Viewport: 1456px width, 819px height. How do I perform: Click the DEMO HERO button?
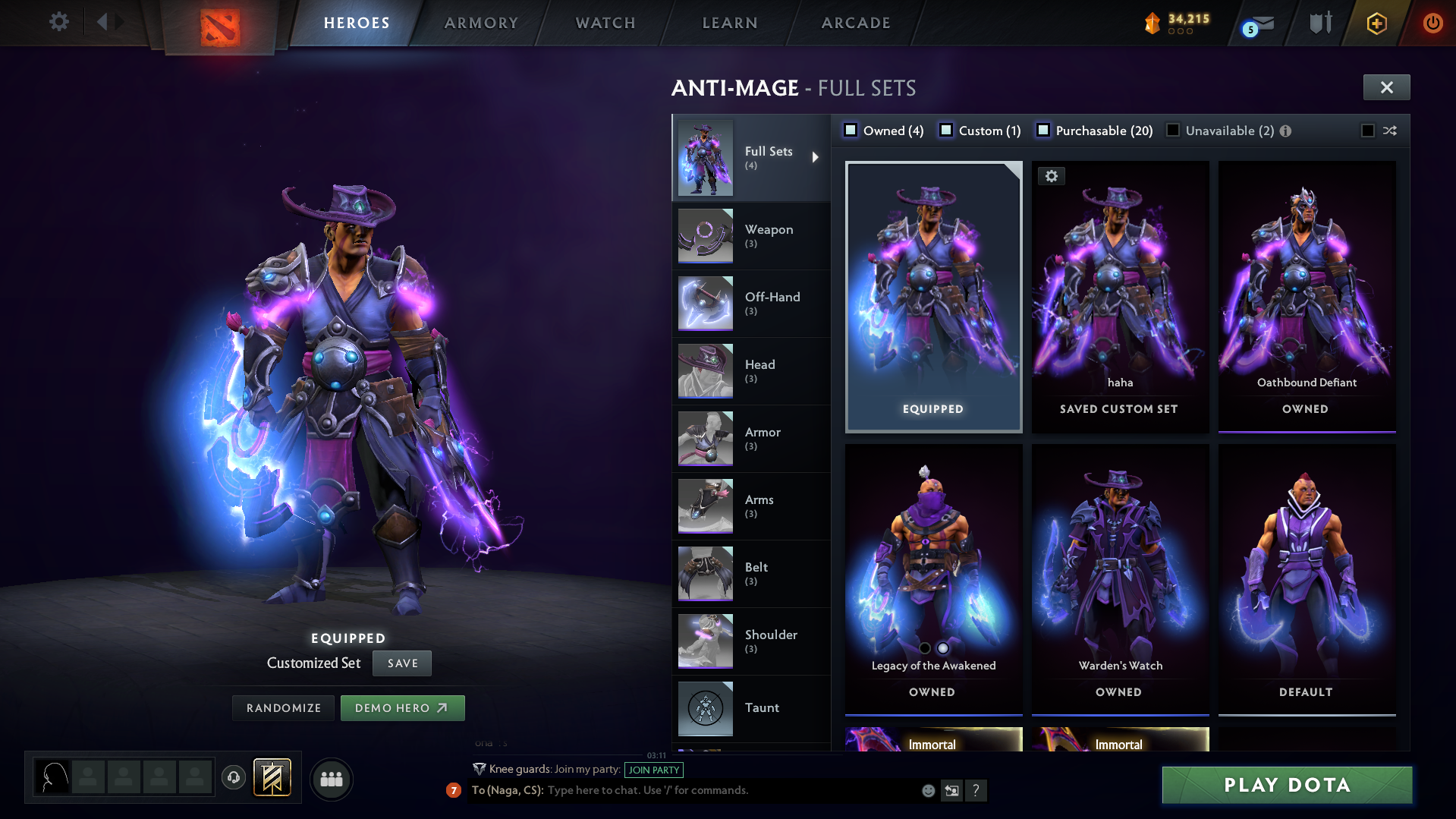[x=403, y=707]
